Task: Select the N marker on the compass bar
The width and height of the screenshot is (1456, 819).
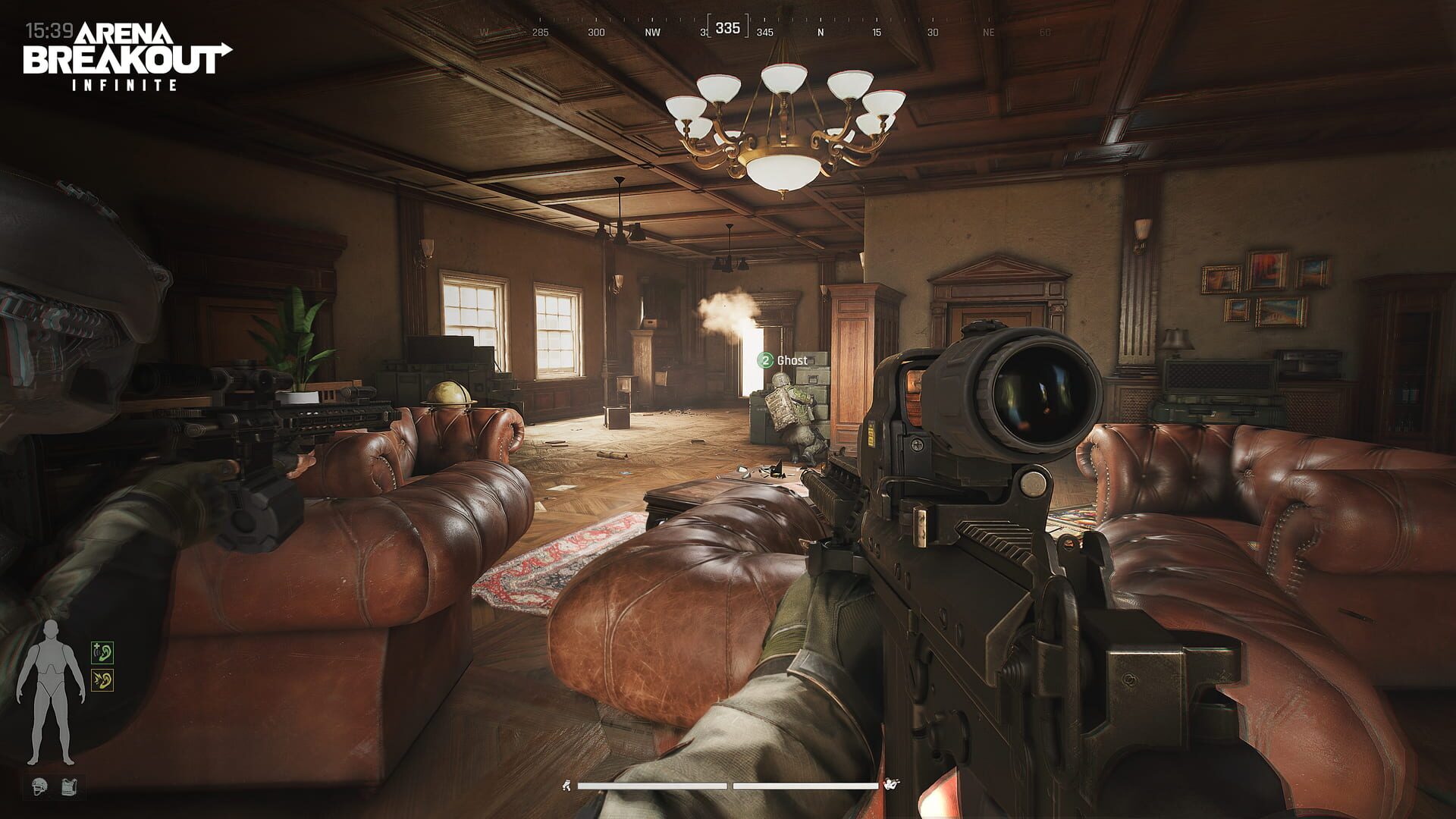Action: pyautogui.click(x=821, y=33)
